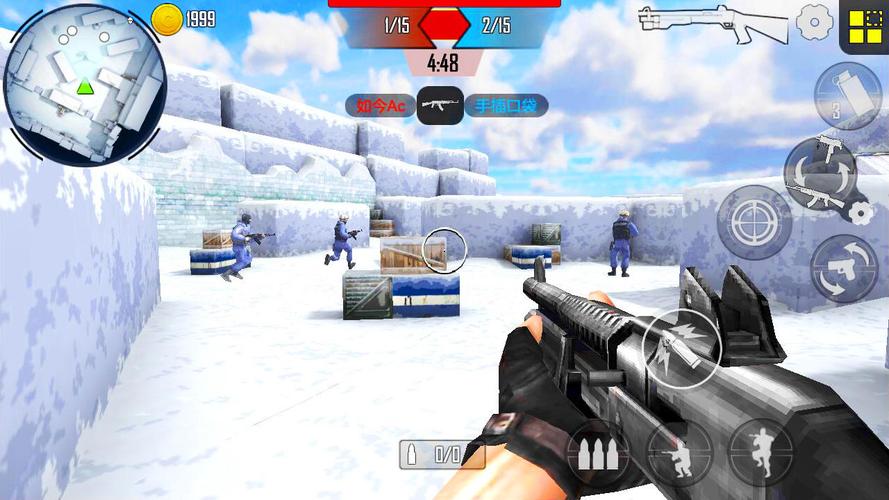Fire using the bullet-spark shoot button
Screen dimensions: 889x500
(x=680, y=346)
